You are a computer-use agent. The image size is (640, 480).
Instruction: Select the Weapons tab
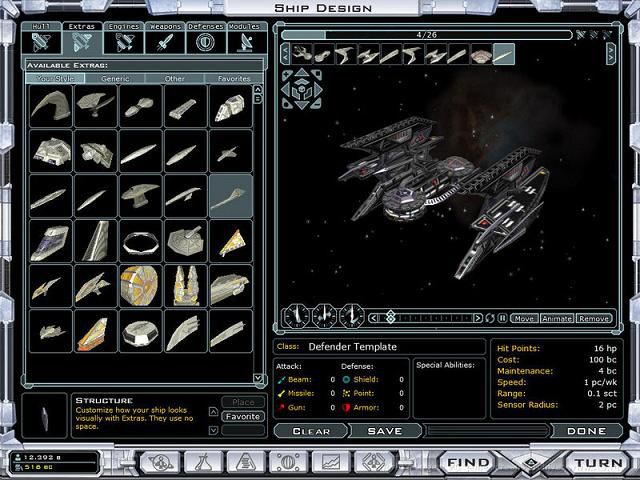[164, 38]
